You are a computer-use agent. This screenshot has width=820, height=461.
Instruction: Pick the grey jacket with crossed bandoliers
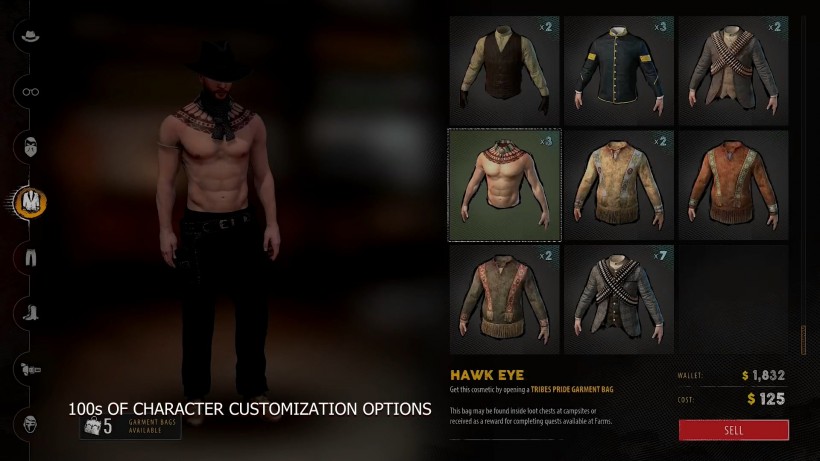point(733,70)
